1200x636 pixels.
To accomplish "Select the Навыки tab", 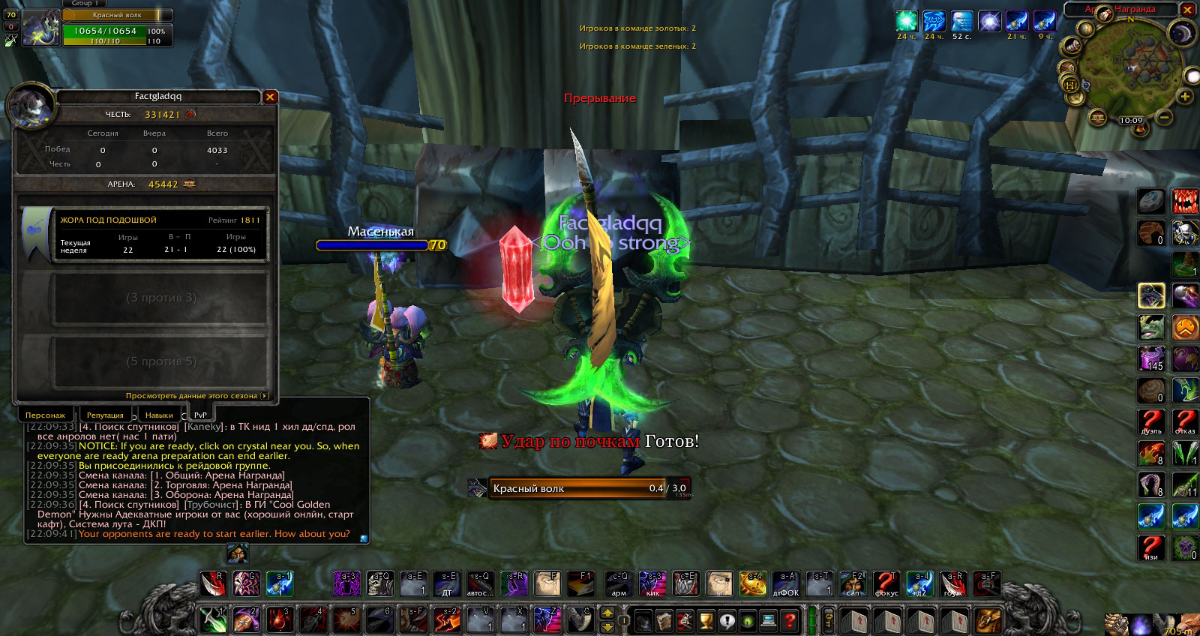I will pos(158,414).
